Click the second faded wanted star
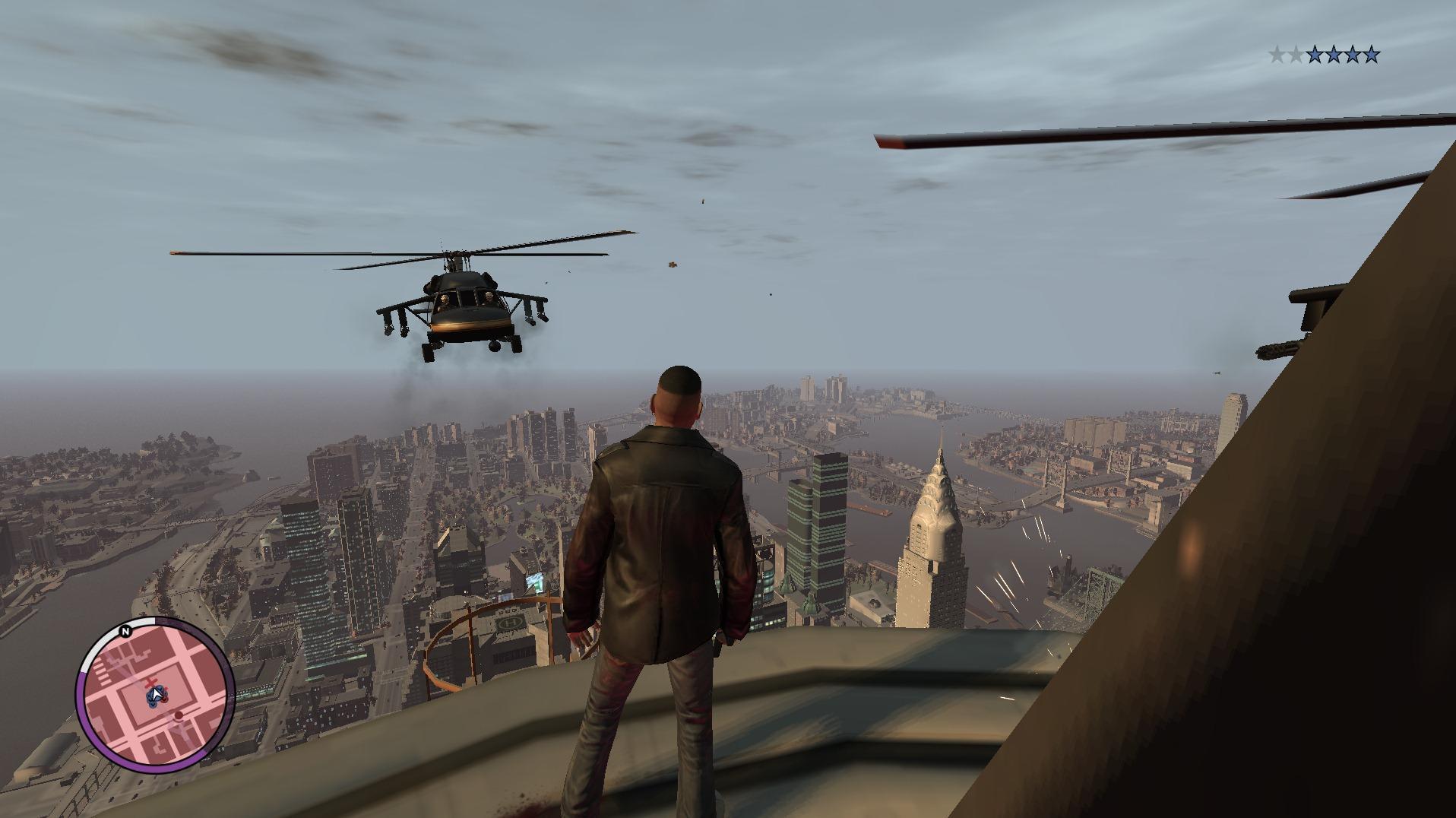 pos(1296,53)
